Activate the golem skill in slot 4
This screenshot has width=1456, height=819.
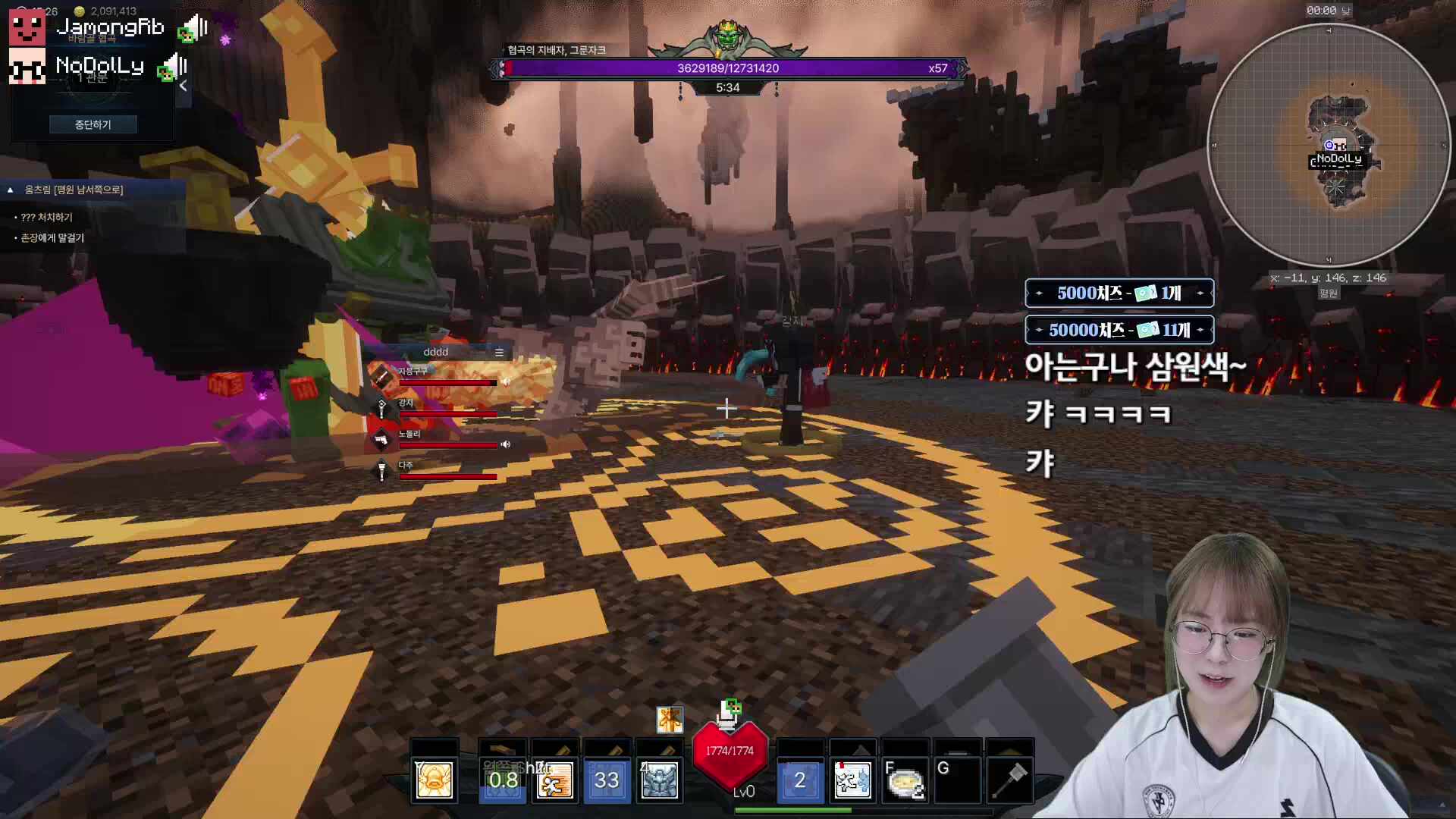(x=660, y=780)
